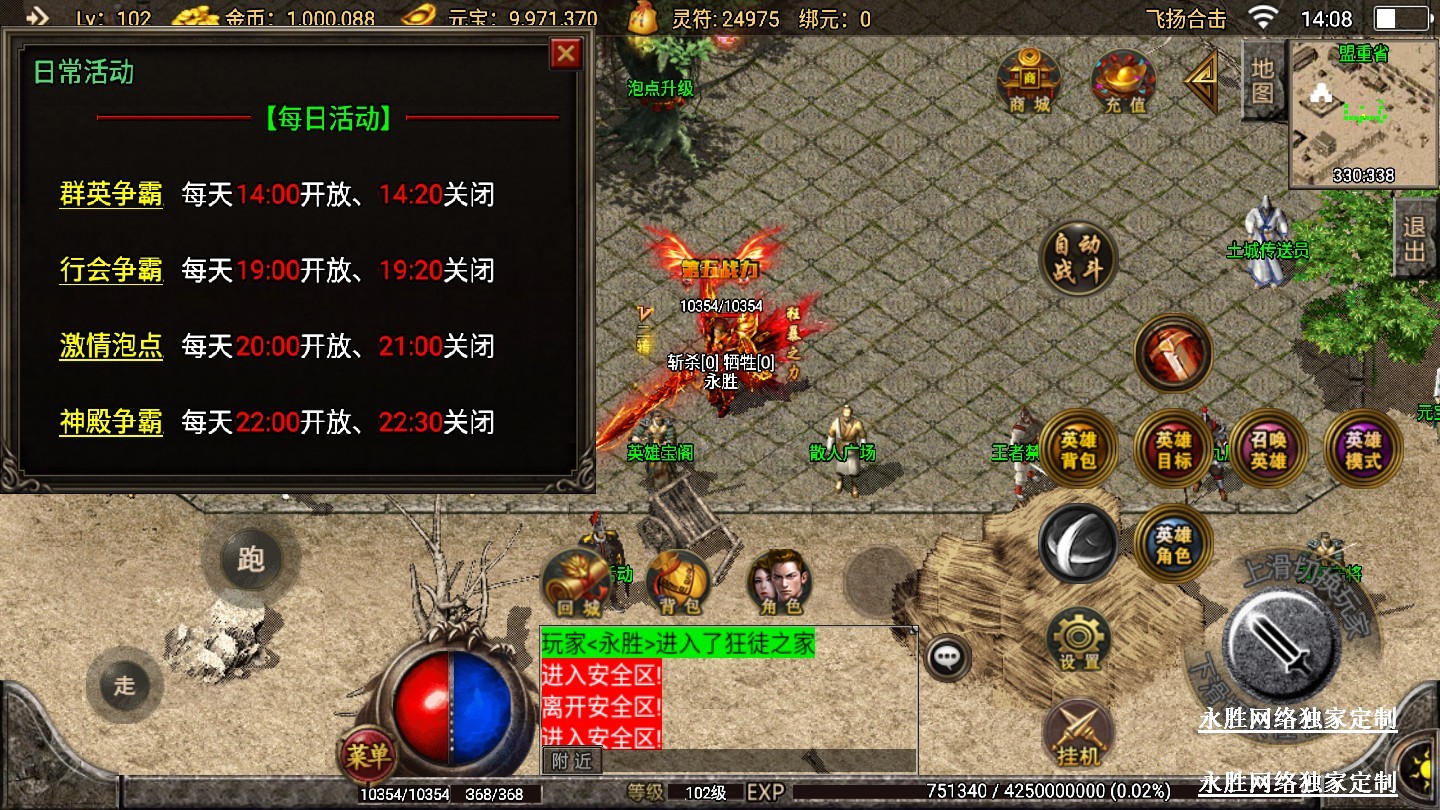Image resolution: width=1440 pixels, height=810 pixels.
Task: Open the 群英争霸 activity link
Action: (111, 194)
